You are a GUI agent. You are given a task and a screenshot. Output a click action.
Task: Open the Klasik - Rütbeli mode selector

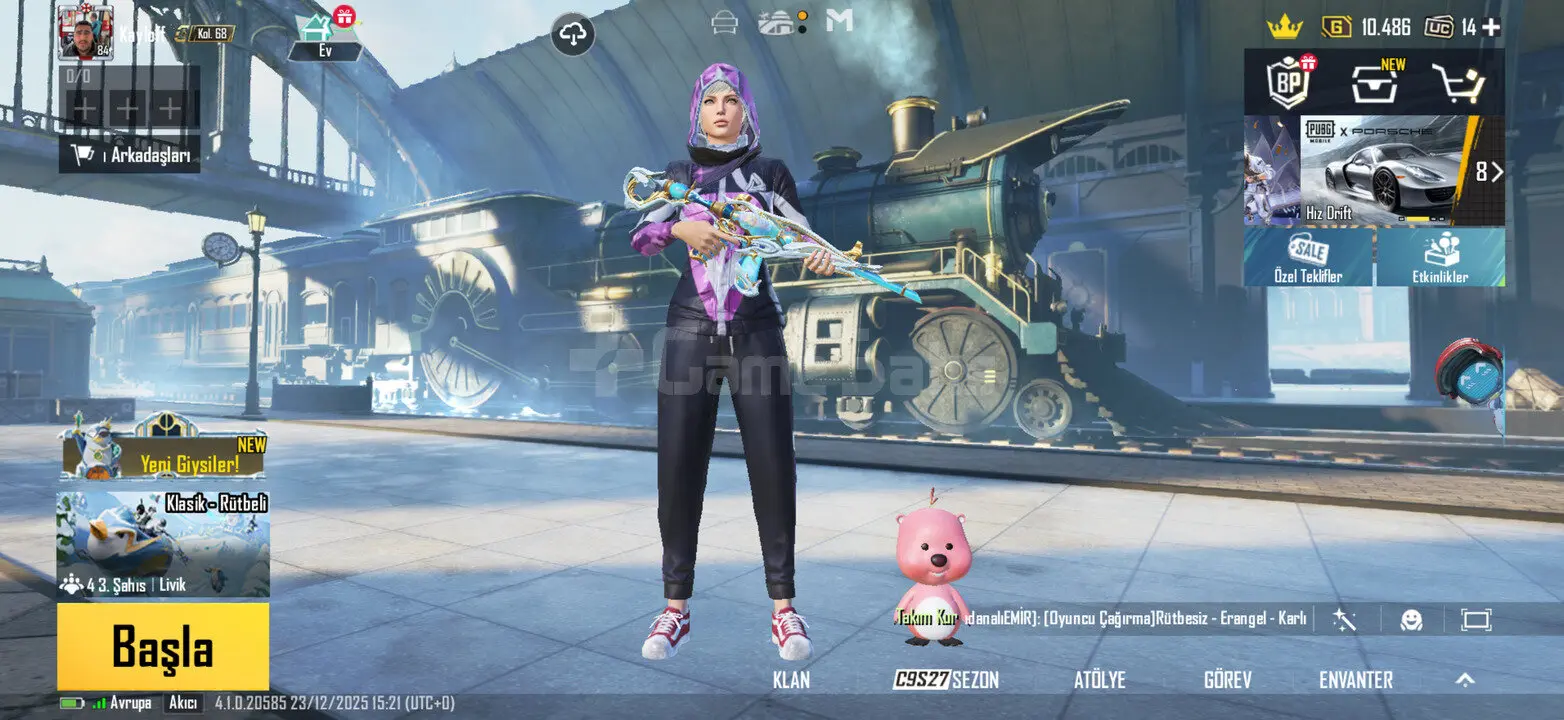tap(163, 545)
